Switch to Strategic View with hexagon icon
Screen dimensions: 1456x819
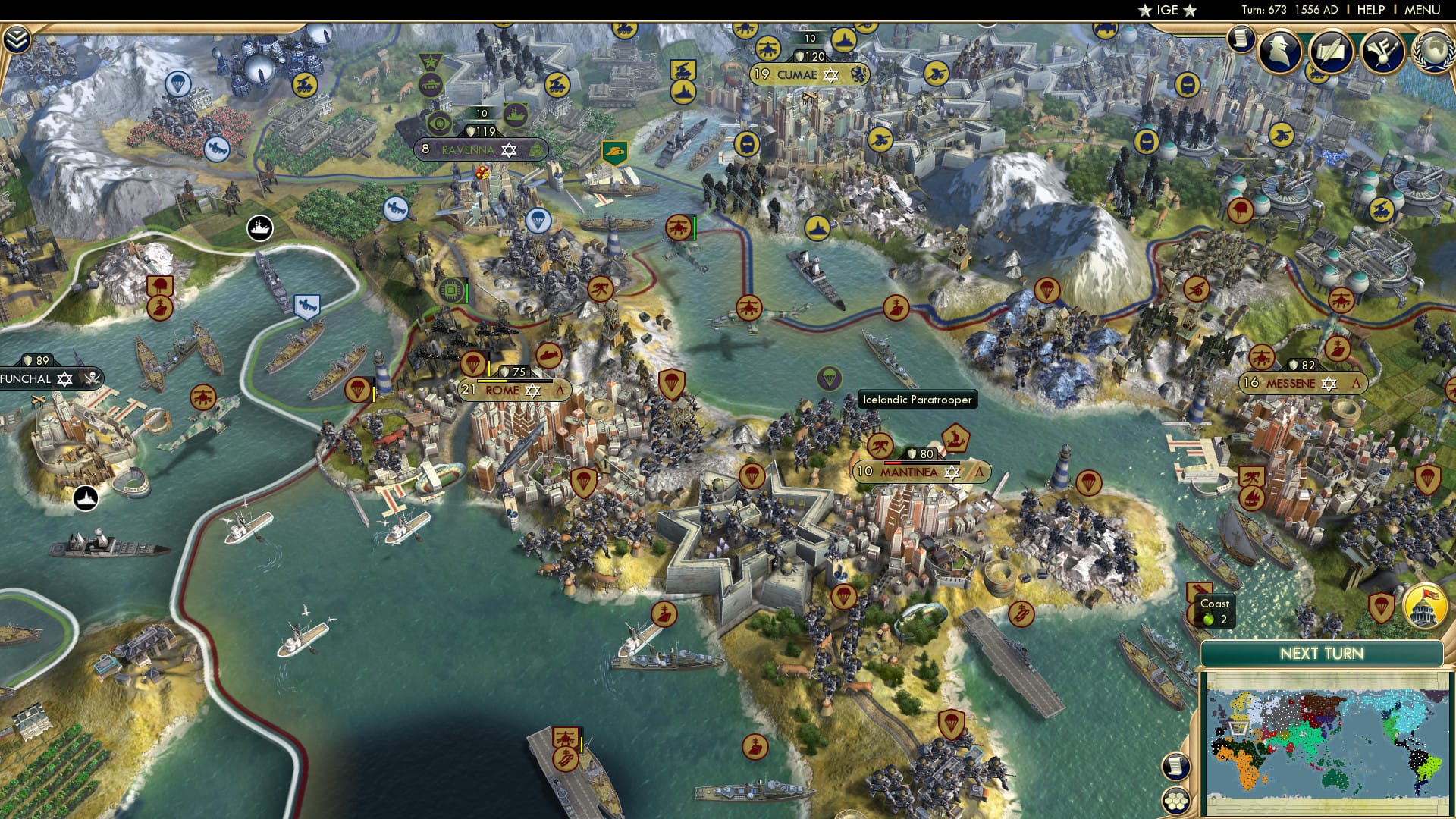pos(1177,800)
